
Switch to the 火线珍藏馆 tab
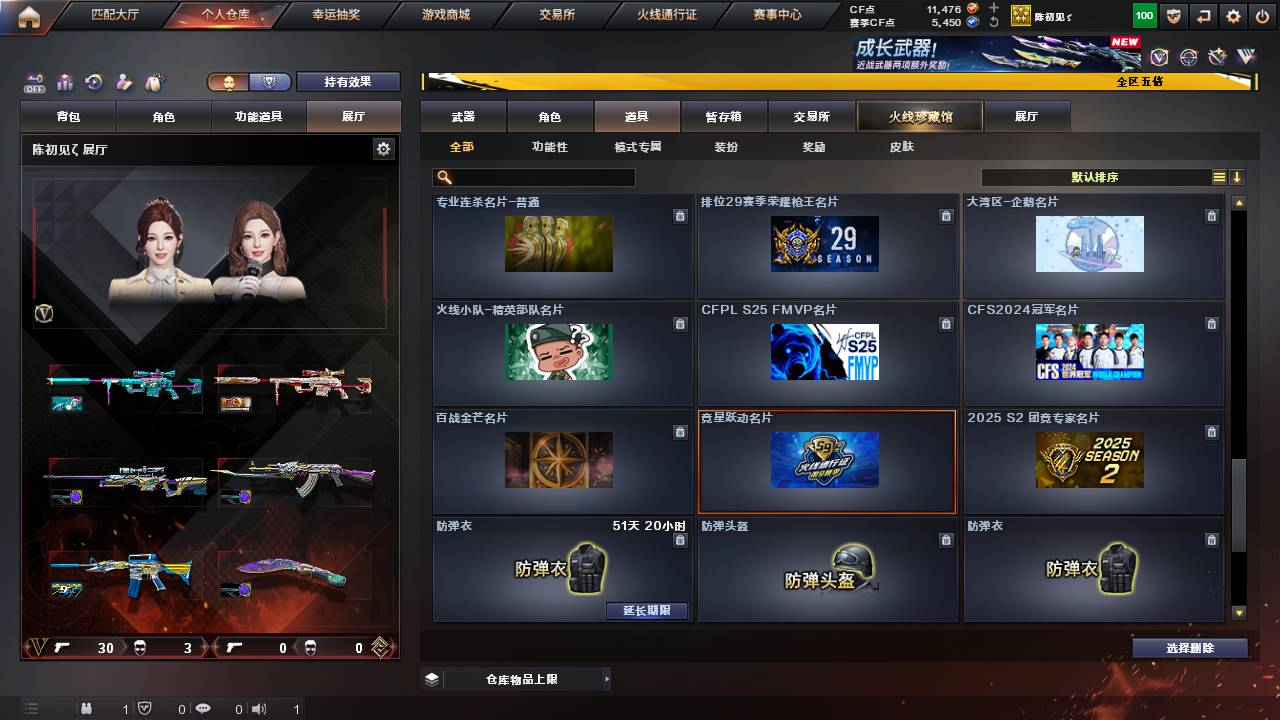pos(918,116)
